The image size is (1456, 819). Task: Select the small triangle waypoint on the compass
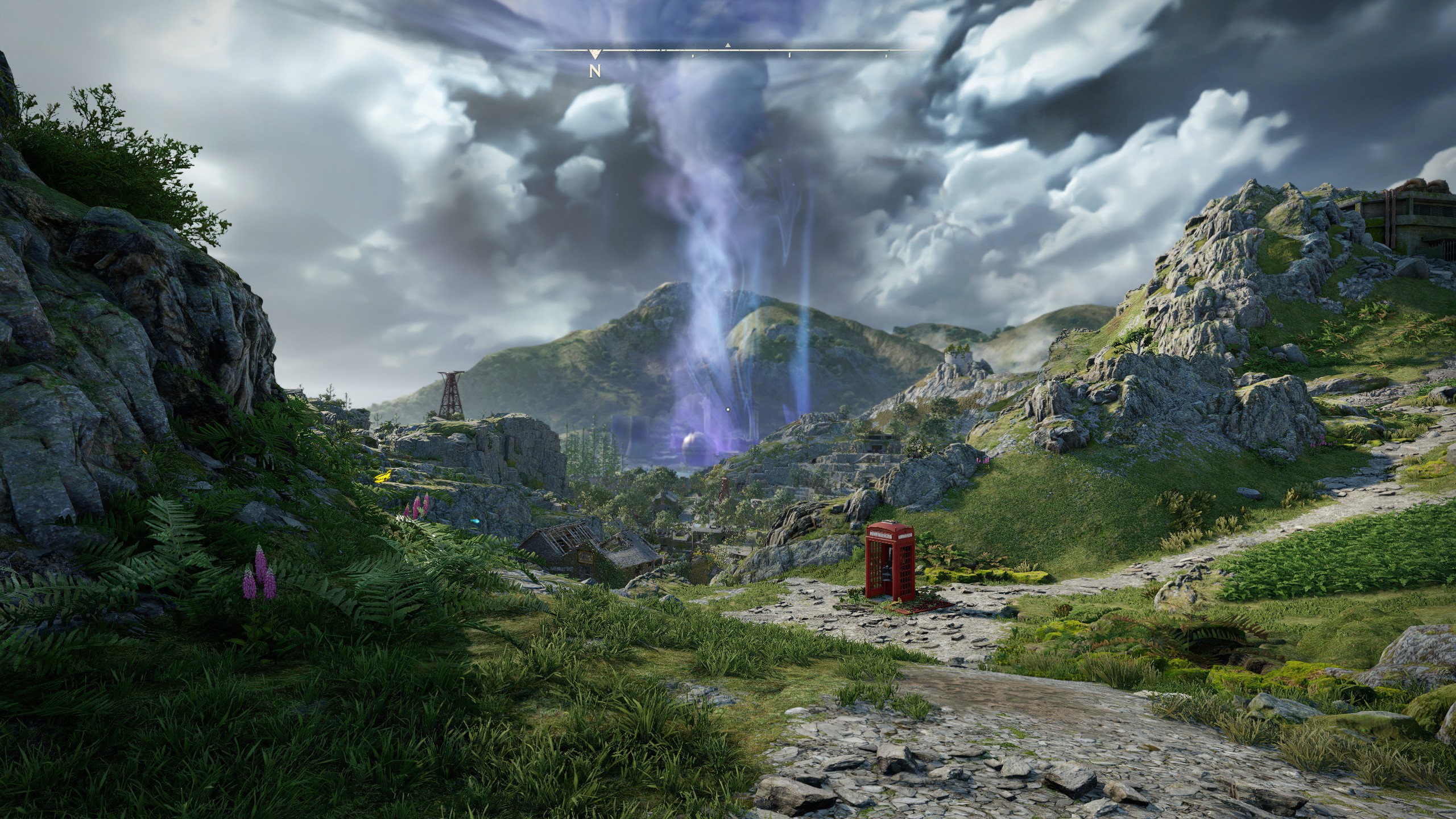(727, 45)
